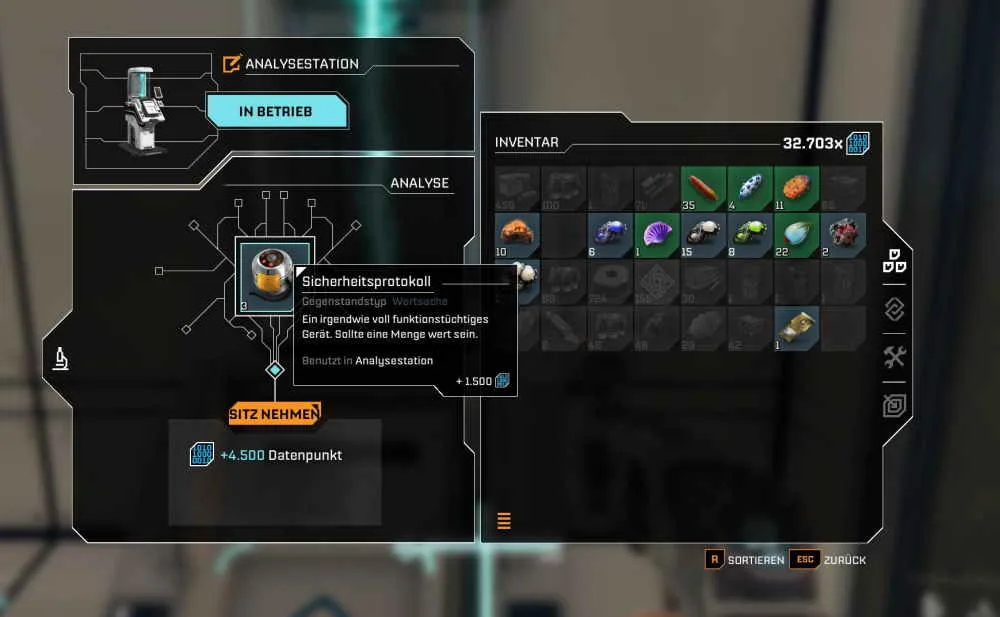Open the three-shields side tab

tap(894, 263)
